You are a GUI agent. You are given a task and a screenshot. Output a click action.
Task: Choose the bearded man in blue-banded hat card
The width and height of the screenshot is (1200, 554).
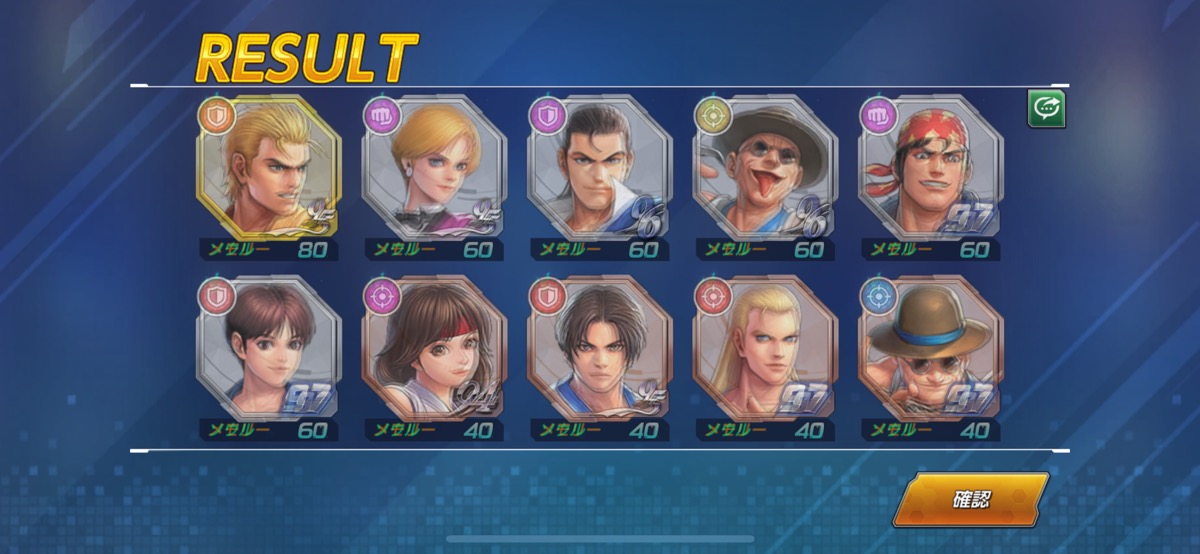(931, 348)
